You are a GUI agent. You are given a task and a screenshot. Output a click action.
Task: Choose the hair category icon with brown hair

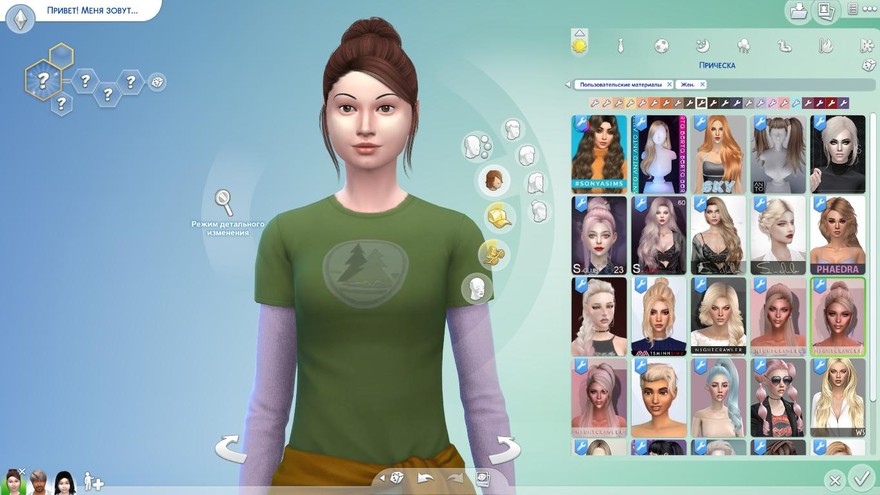493,181
